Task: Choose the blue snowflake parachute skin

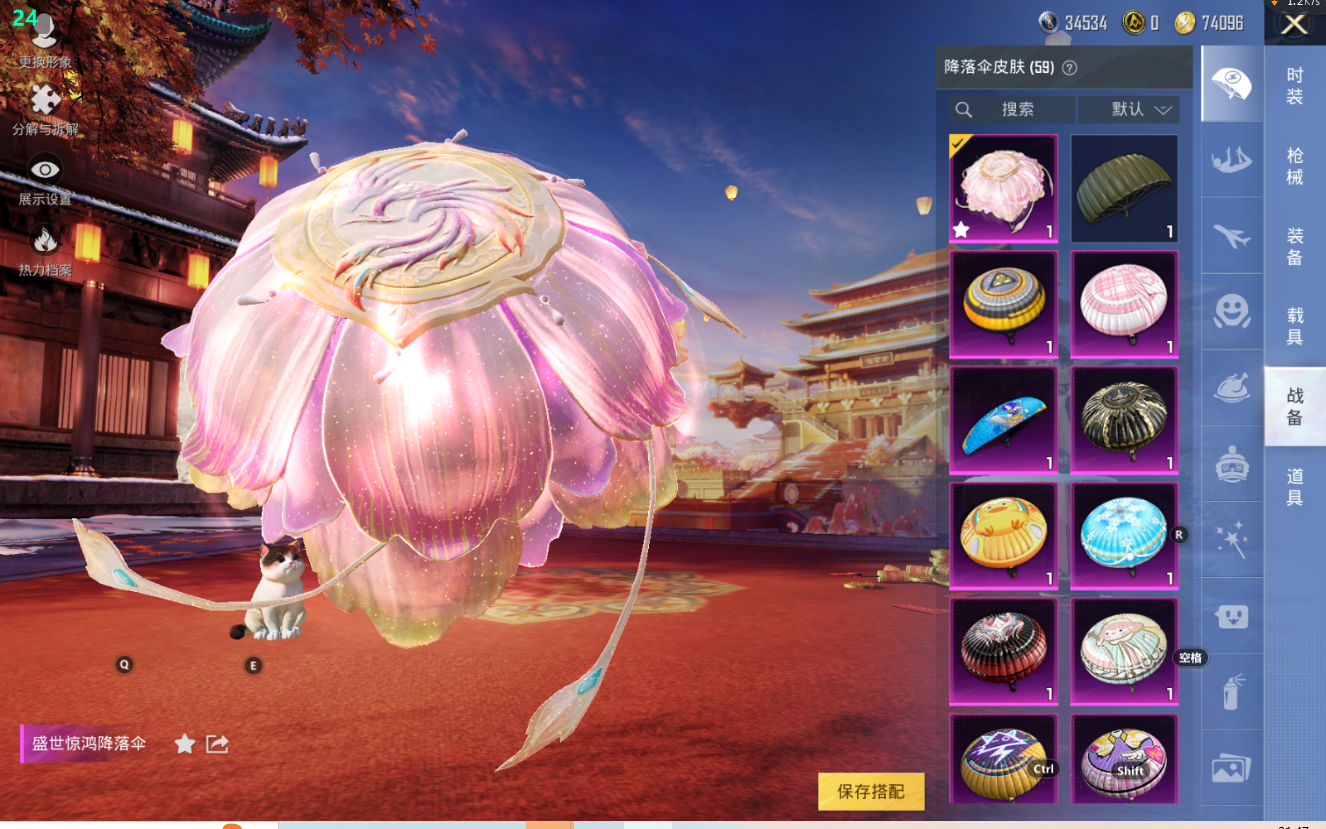Action: click(1124, 535)
